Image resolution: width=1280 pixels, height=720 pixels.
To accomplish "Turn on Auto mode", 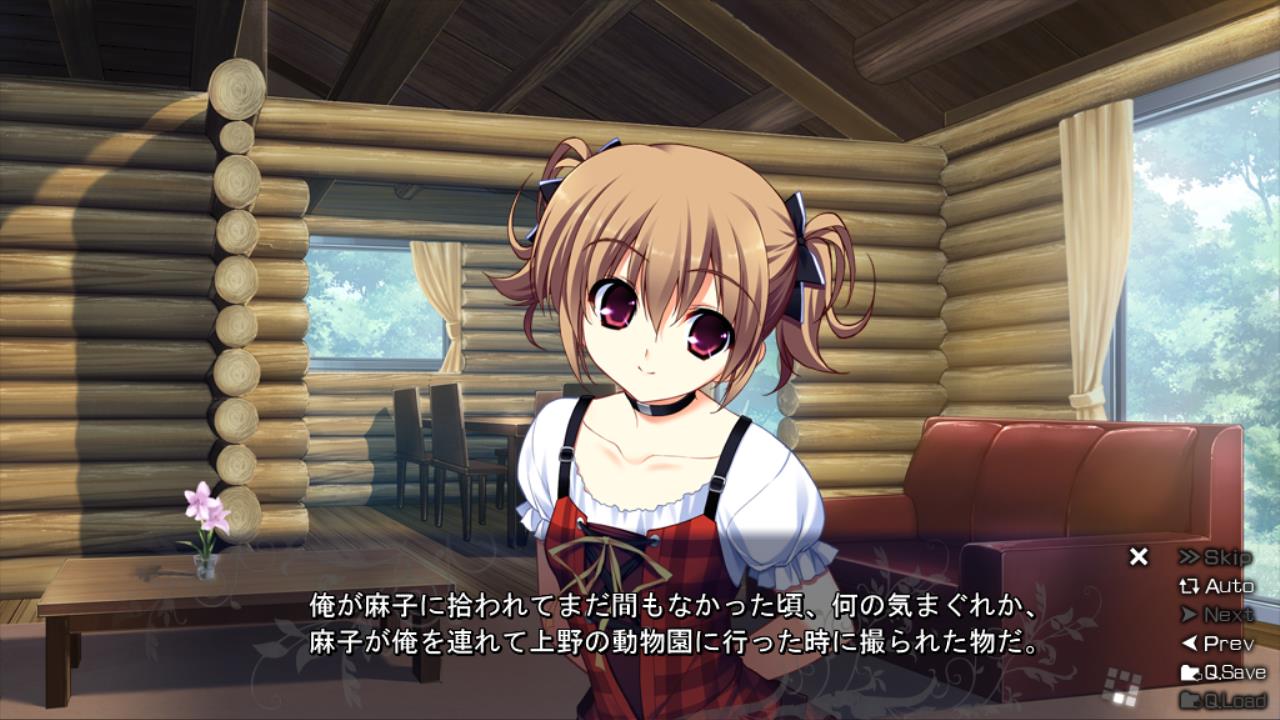I will click(x=1216, y=586).
